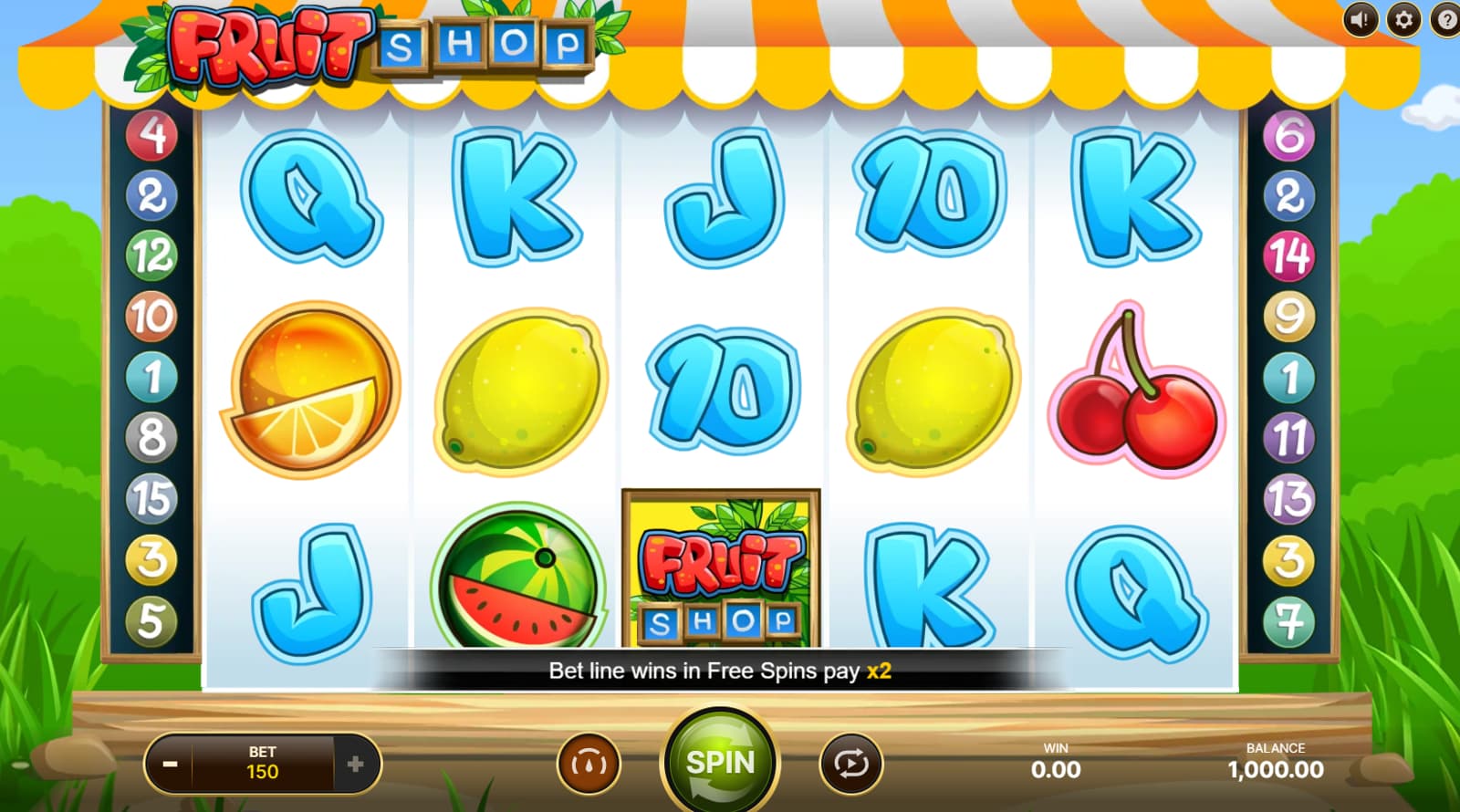Image resolution: width=1460 pixels, height=812 pixels.
Task: Click the BET amount display showing 150
Action: pyautogui.click(x=263, y=764)
